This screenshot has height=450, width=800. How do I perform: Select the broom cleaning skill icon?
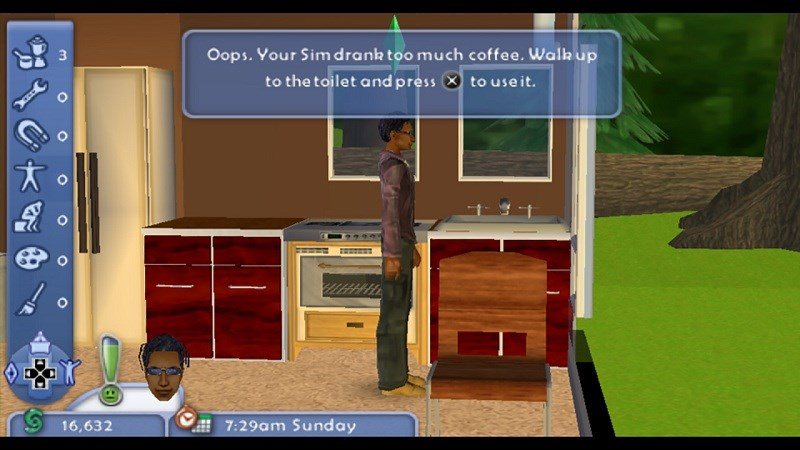tap(31, 299)
